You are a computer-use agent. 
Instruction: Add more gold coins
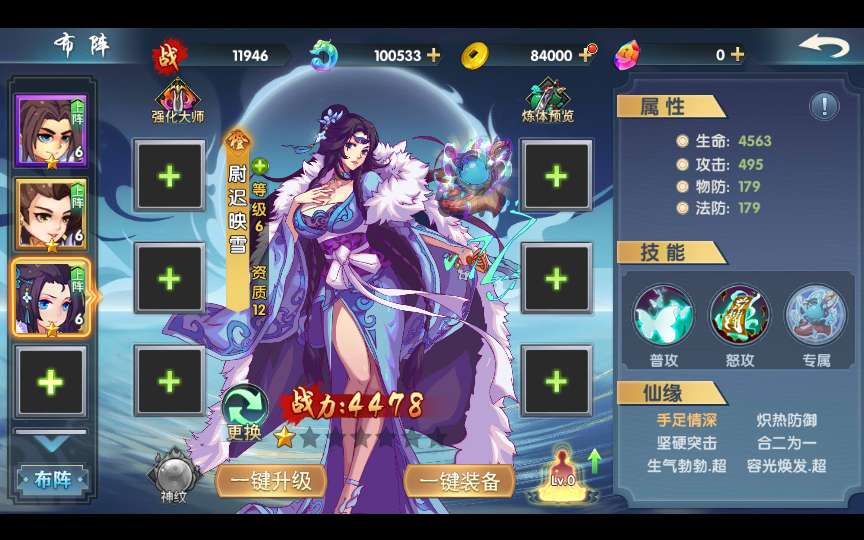(586, 55)
